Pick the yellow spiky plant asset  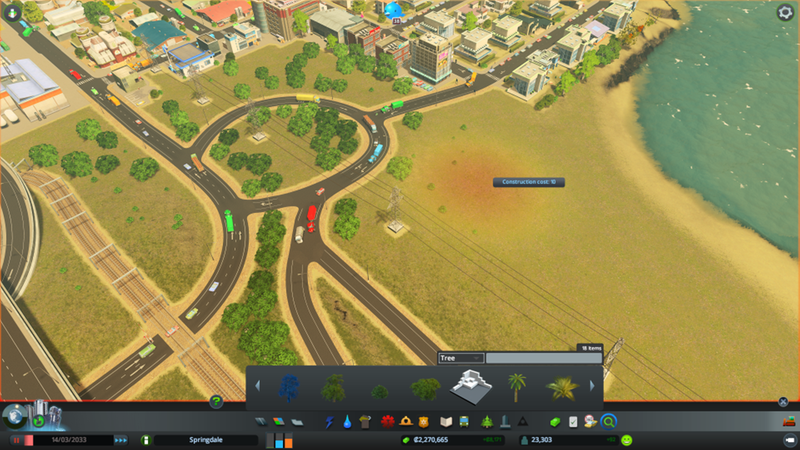coord(562,386)
